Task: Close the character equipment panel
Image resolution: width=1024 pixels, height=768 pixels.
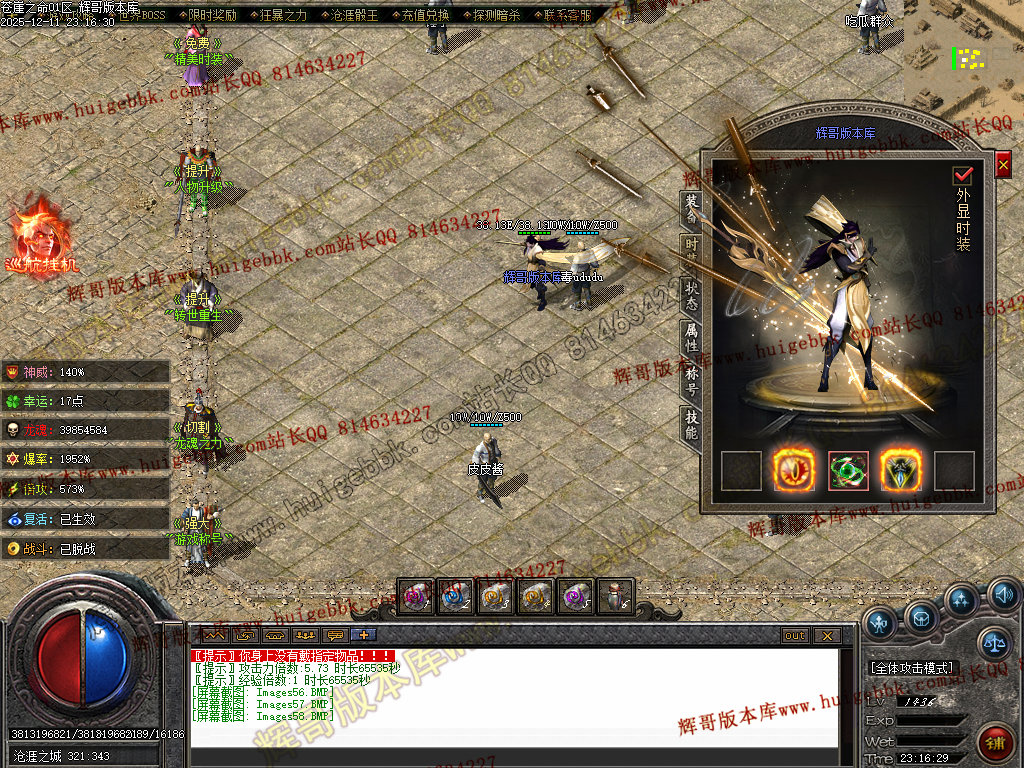Action: (1003, 164)
